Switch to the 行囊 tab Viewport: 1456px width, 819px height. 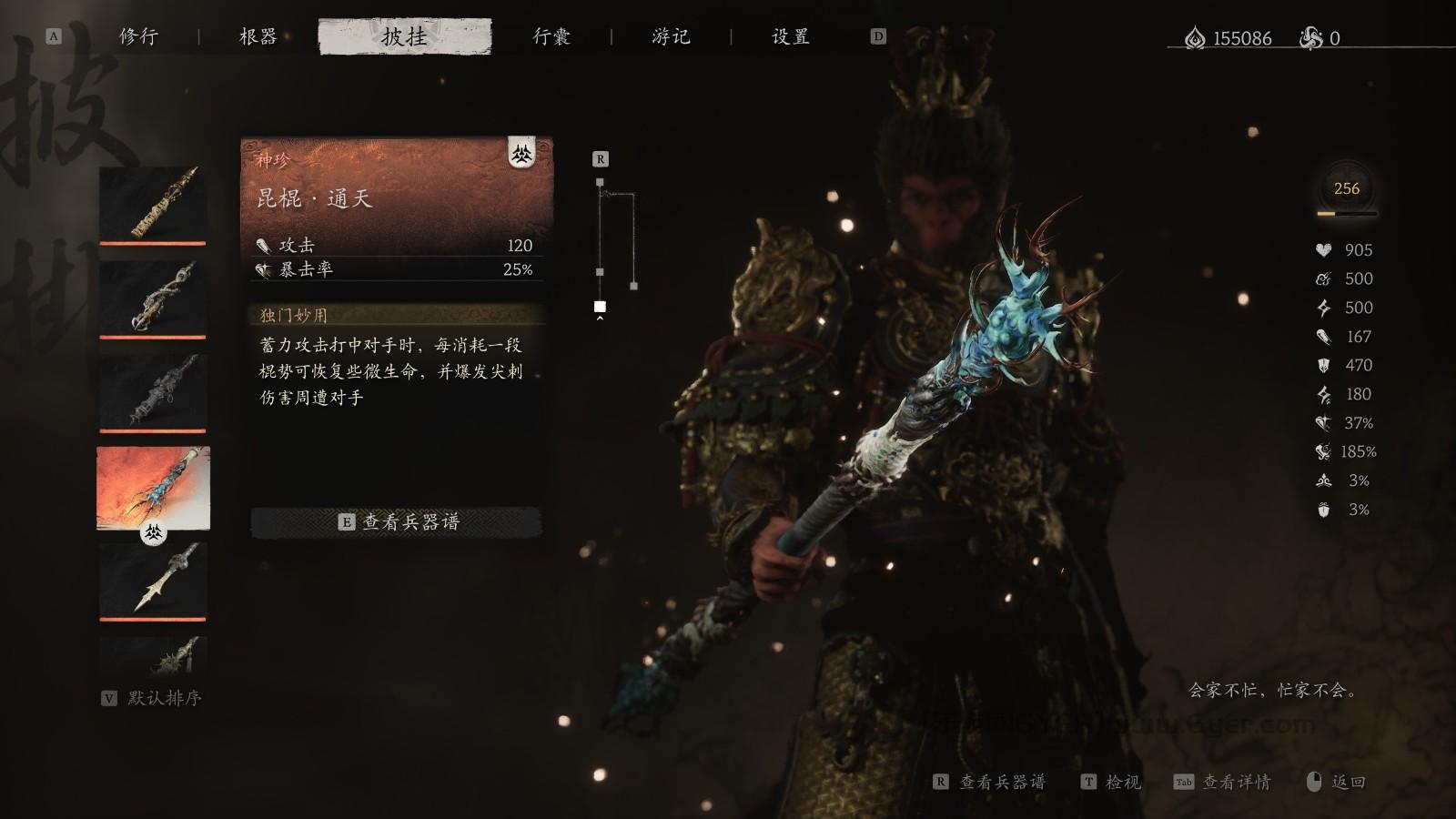point(550,36)
